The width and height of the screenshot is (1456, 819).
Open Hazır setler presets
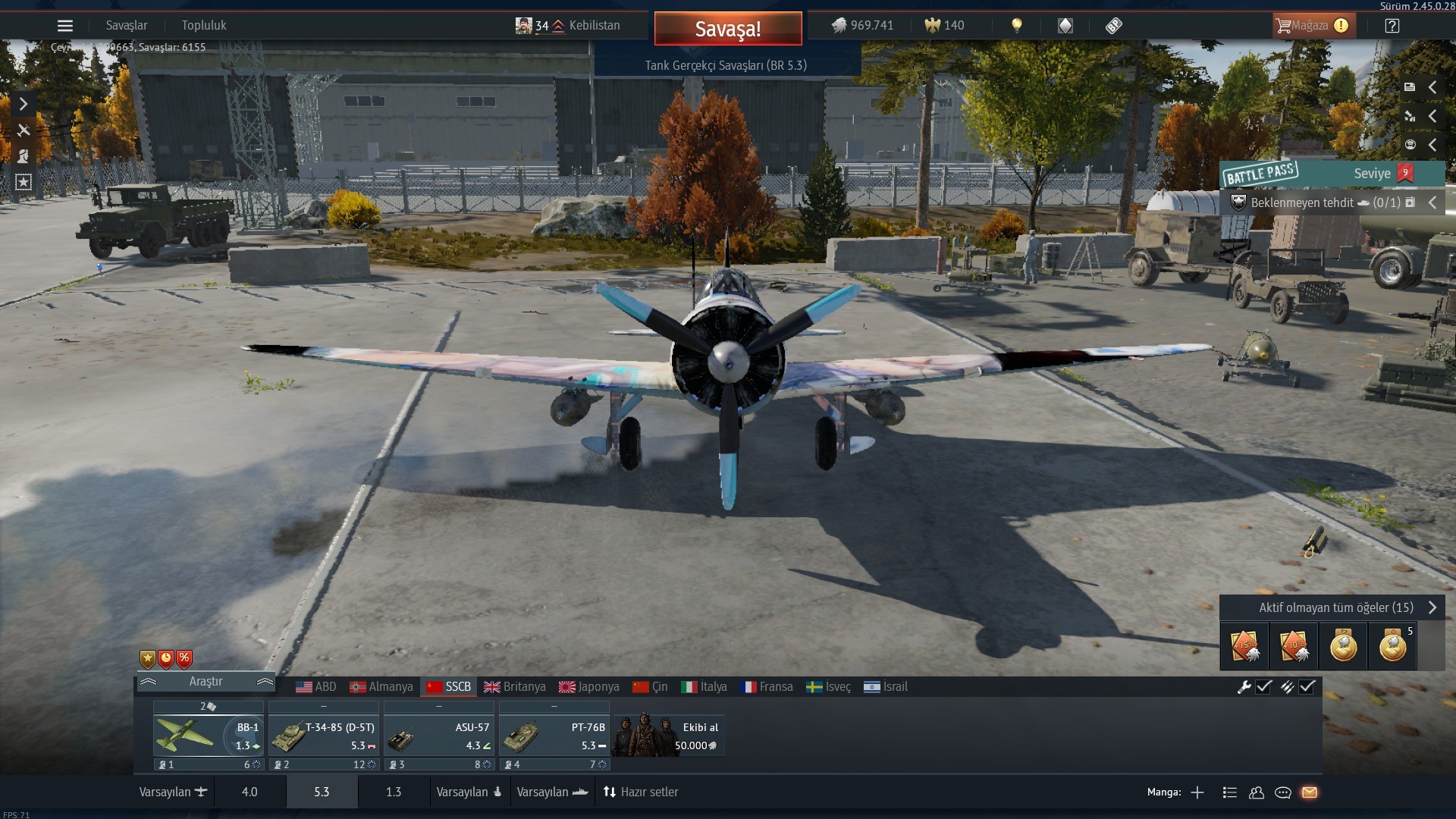tap(641, 792)
